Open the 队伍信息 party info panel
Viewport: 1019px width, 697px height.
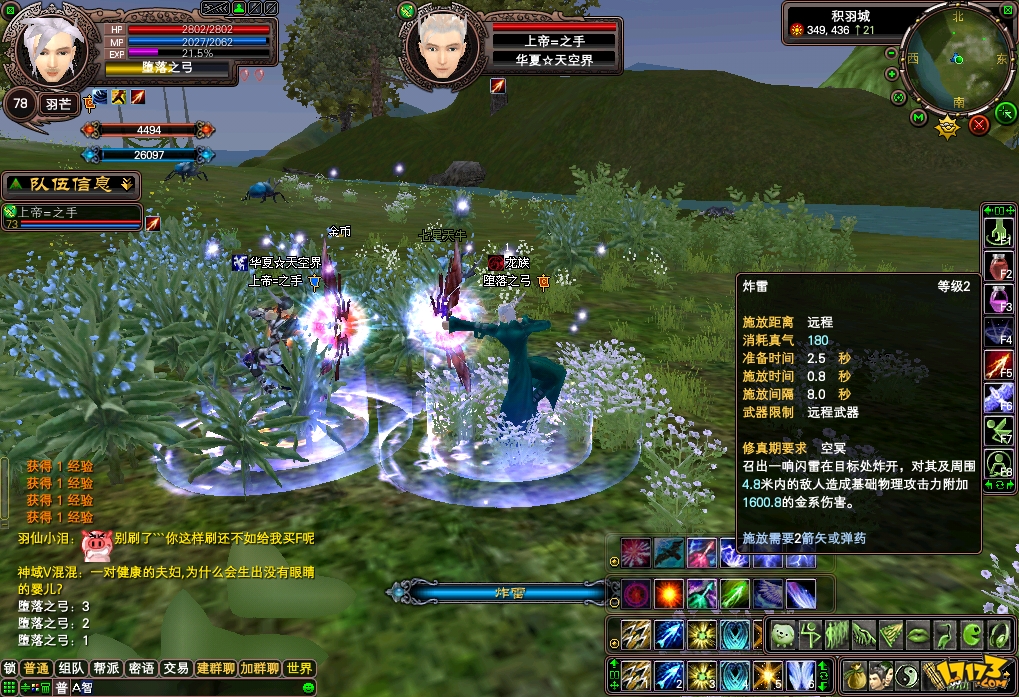point(70,184)
